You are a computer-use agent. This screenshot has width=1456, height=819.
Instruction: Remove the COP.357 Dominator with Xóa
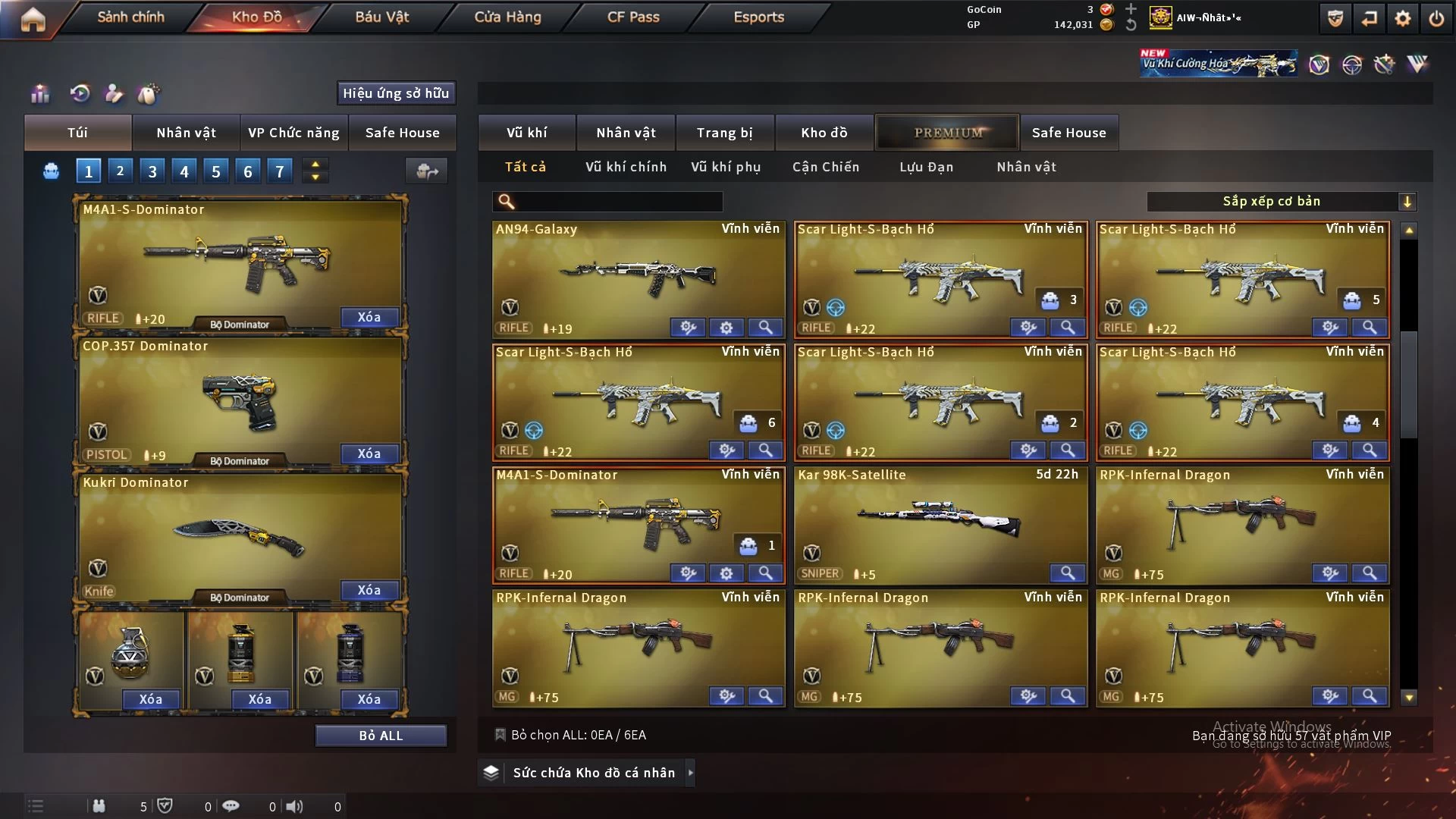369,453
